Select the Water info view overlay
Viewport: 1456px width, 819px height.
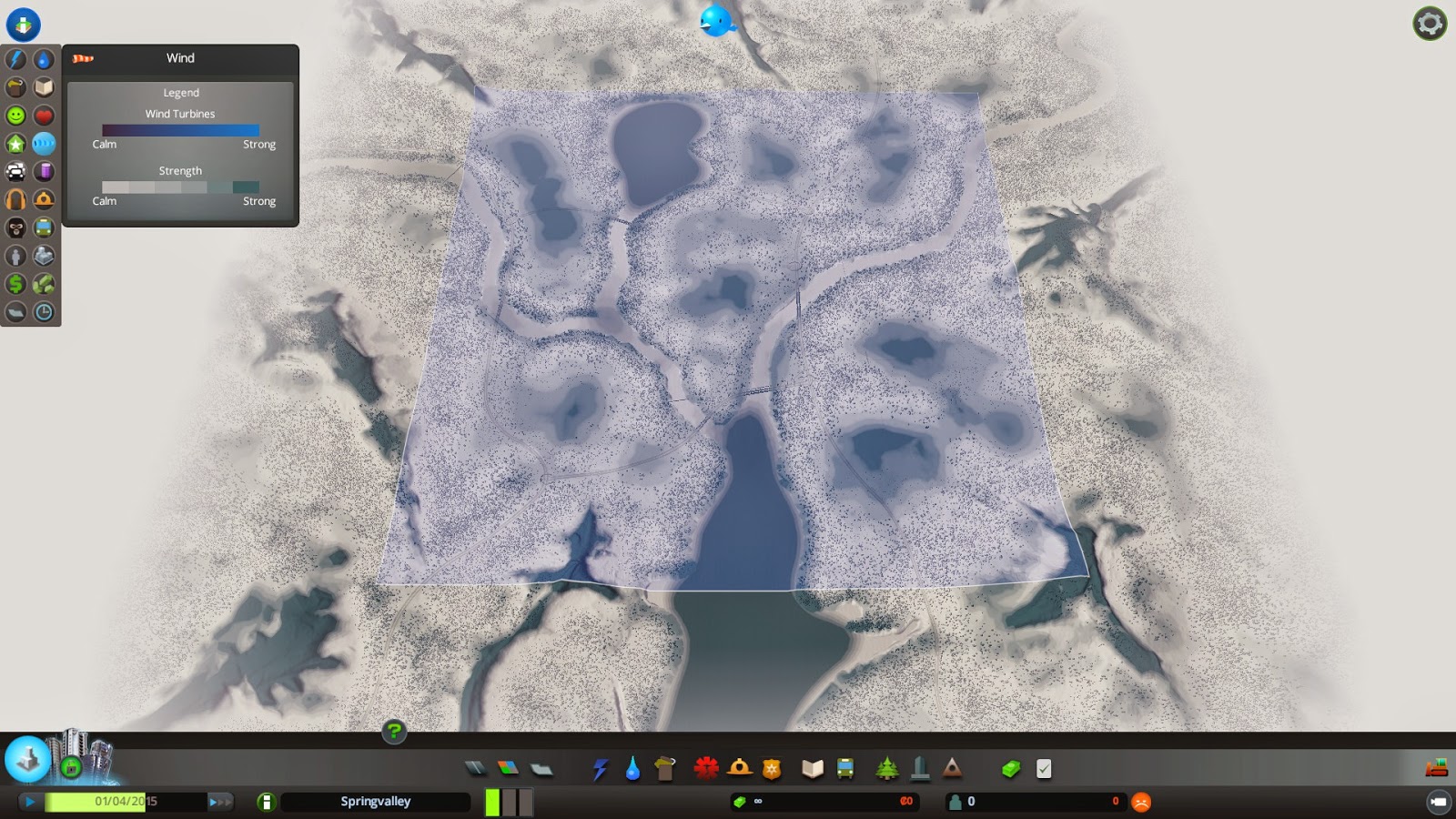pyautogui.click(x=44, y=59)
